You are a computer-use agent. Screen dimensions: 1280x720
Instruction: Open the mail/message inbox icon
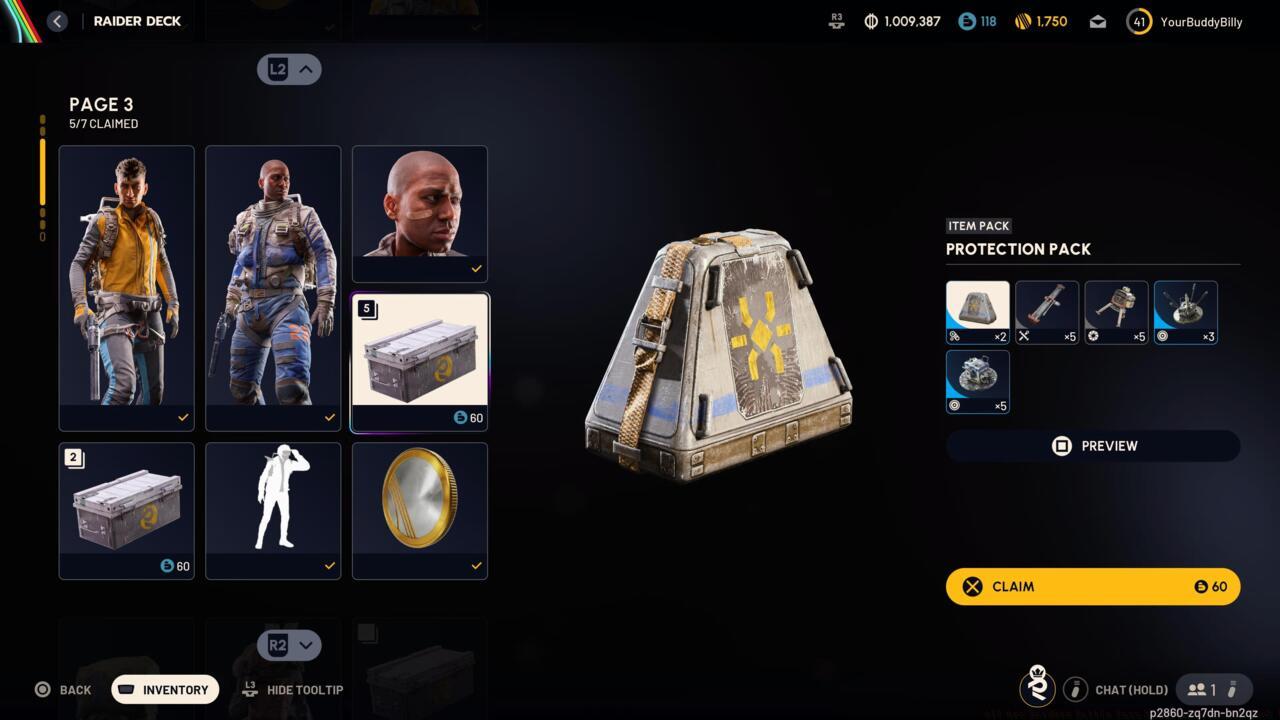(x=1097, y=20)
